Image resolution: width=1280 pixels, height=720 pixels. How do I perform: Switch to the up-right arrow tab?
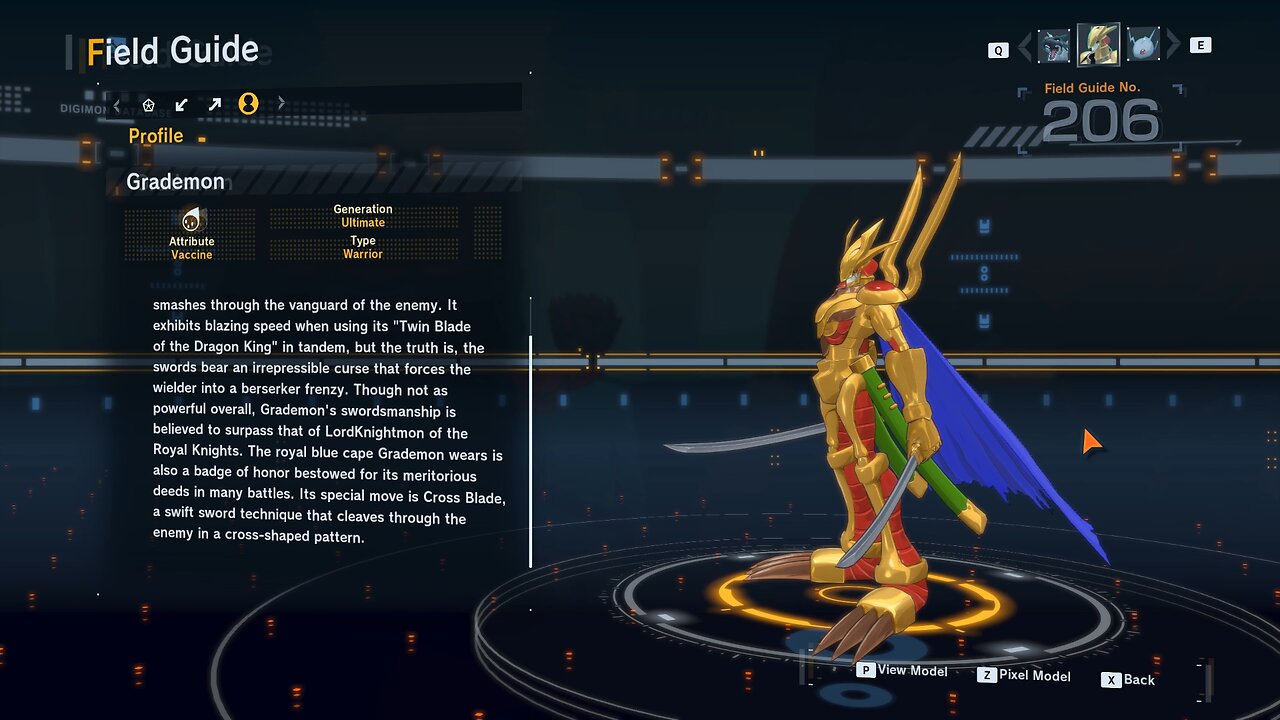click(x=215, y=104)
